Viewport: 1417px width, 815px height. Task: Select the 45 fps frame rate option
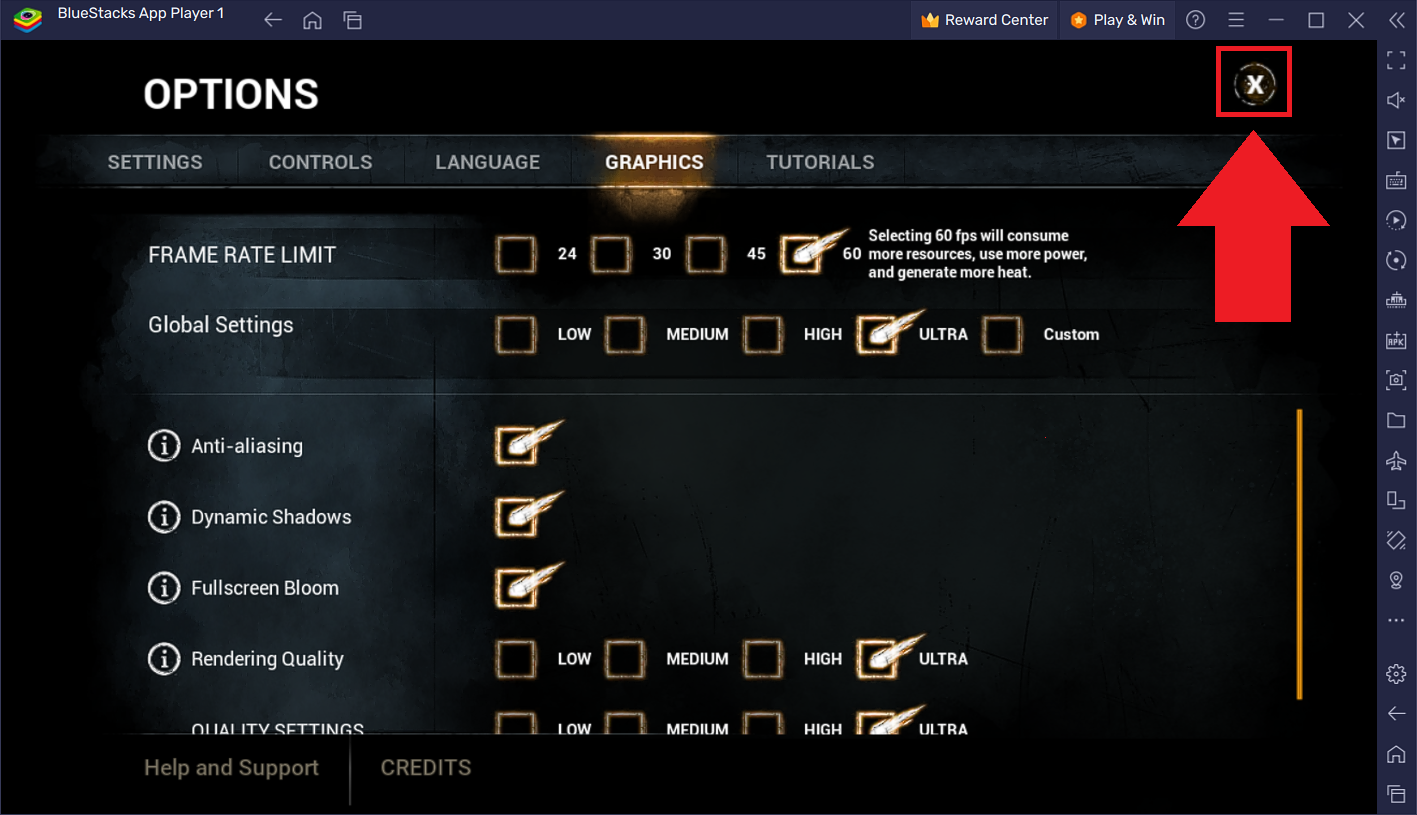[x=705, y=254]
